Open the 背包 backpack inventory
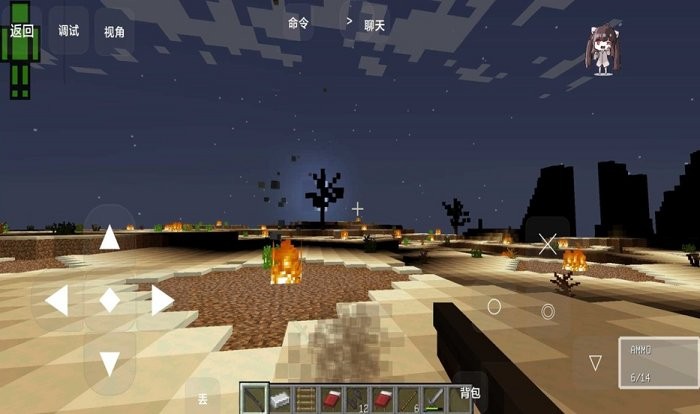Screen dimensions: 700x414 [x=469, y=393]
